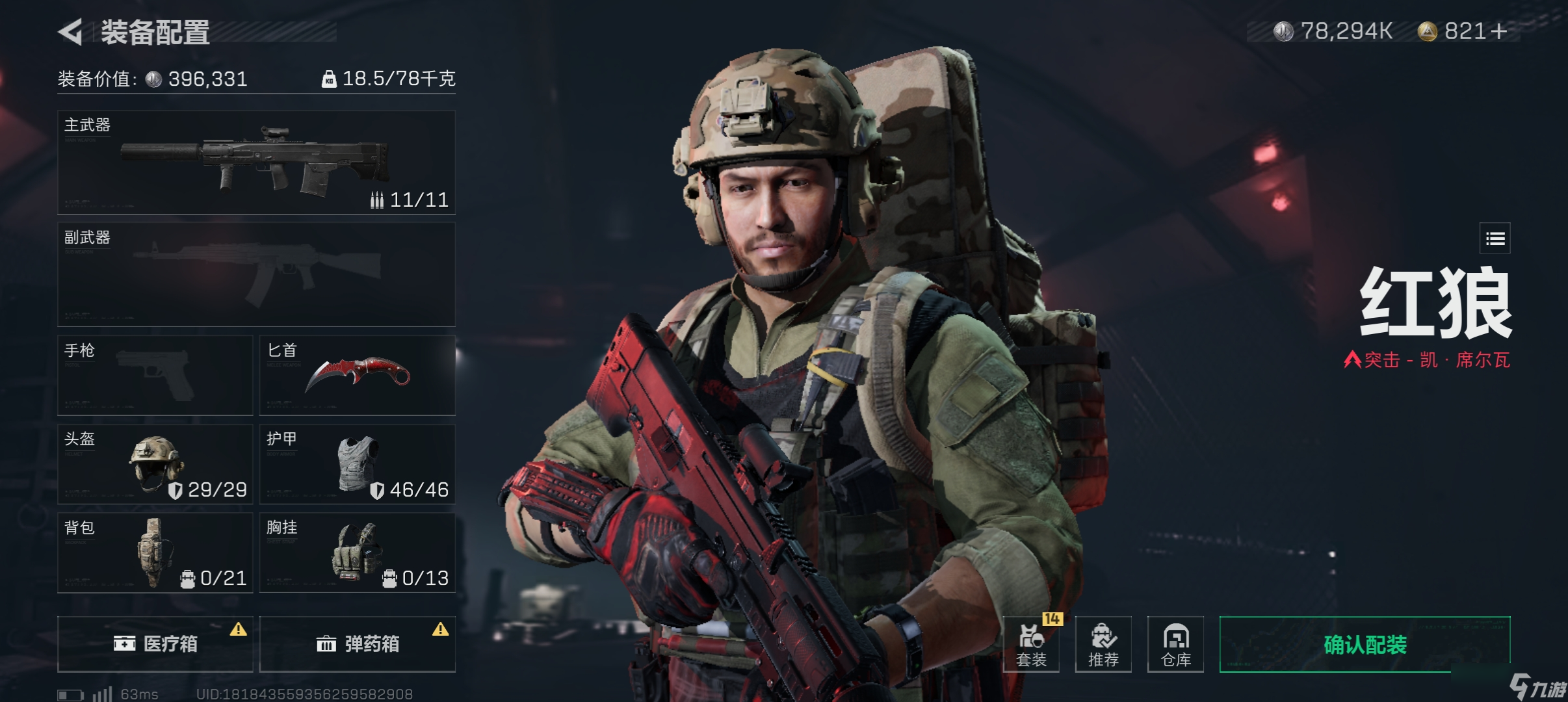Open the 套装 loadout presets

(1031, 644)
